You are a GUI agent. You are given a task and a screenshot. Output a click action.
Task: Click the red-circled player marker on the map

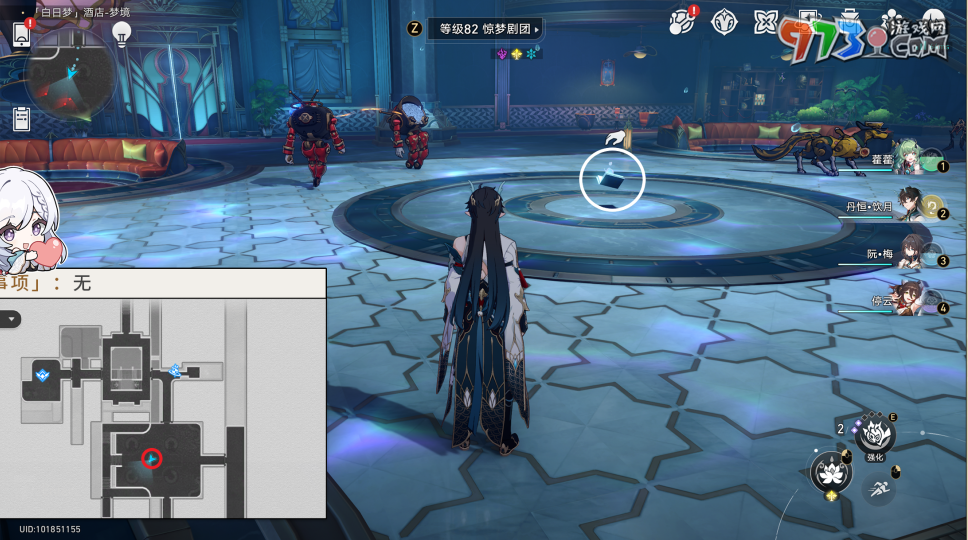[x=151, y=458]
